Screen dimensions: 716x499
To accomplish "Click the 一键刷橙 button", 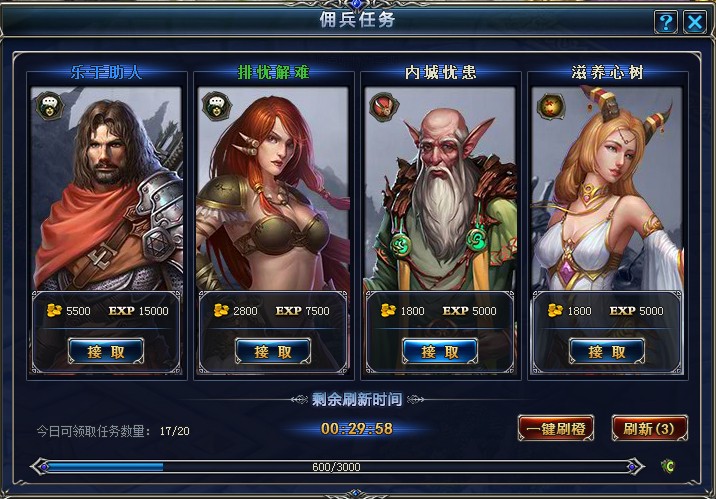I will (x=556, y=428).
